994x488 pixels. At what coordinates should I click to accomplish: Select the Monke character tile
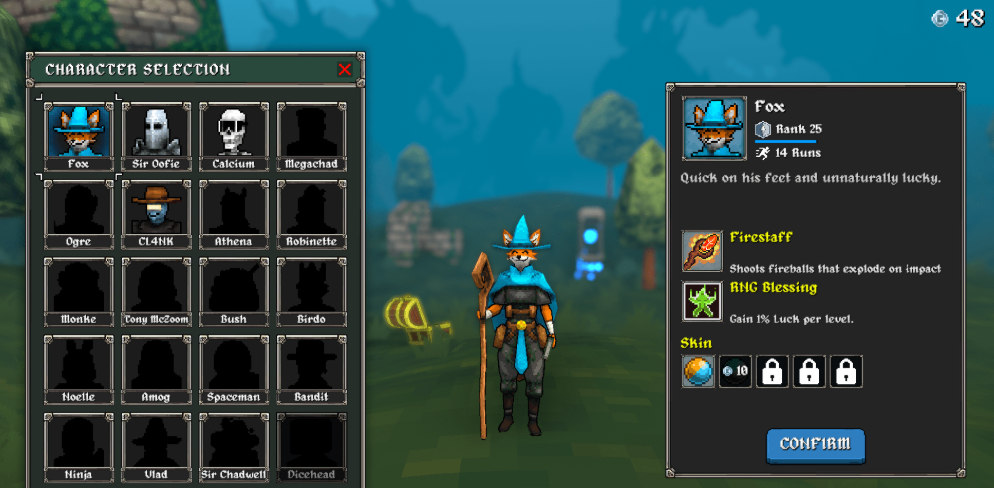pos(78,290)
